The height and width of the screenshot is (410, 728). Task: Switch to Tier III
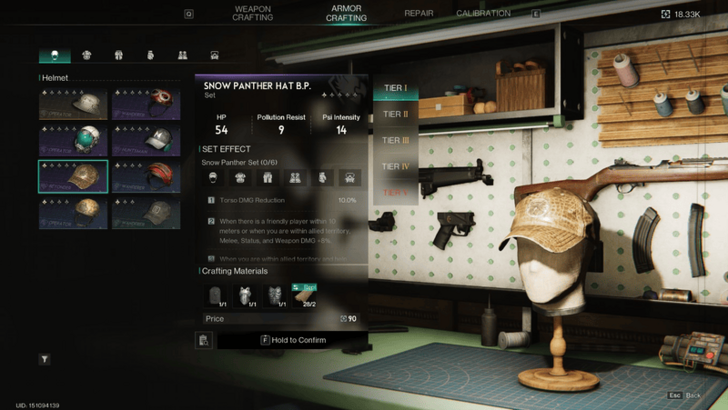coord(396,140)
